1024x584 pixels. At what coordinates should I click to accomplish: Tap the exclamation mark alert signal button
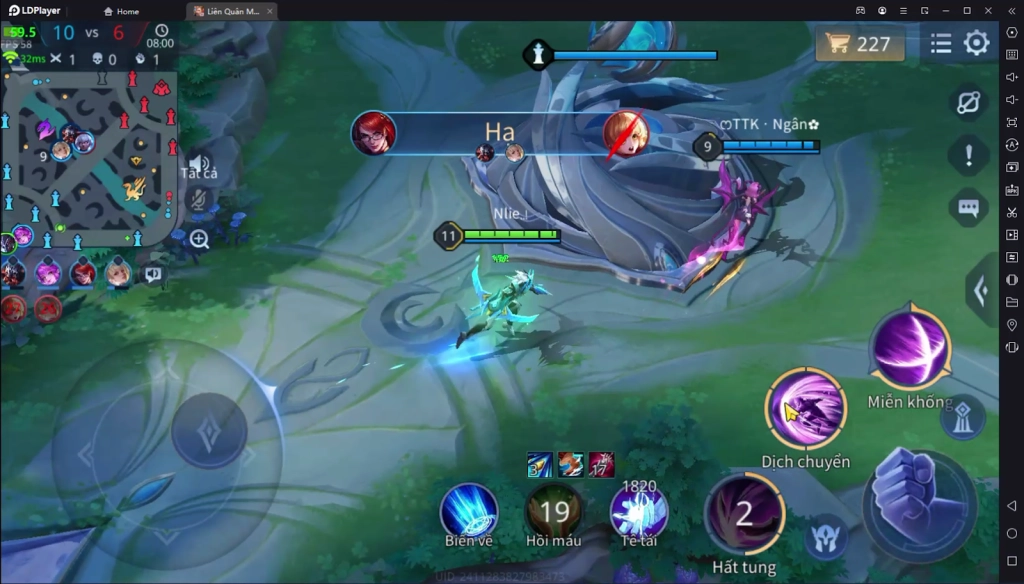point(968,155)
